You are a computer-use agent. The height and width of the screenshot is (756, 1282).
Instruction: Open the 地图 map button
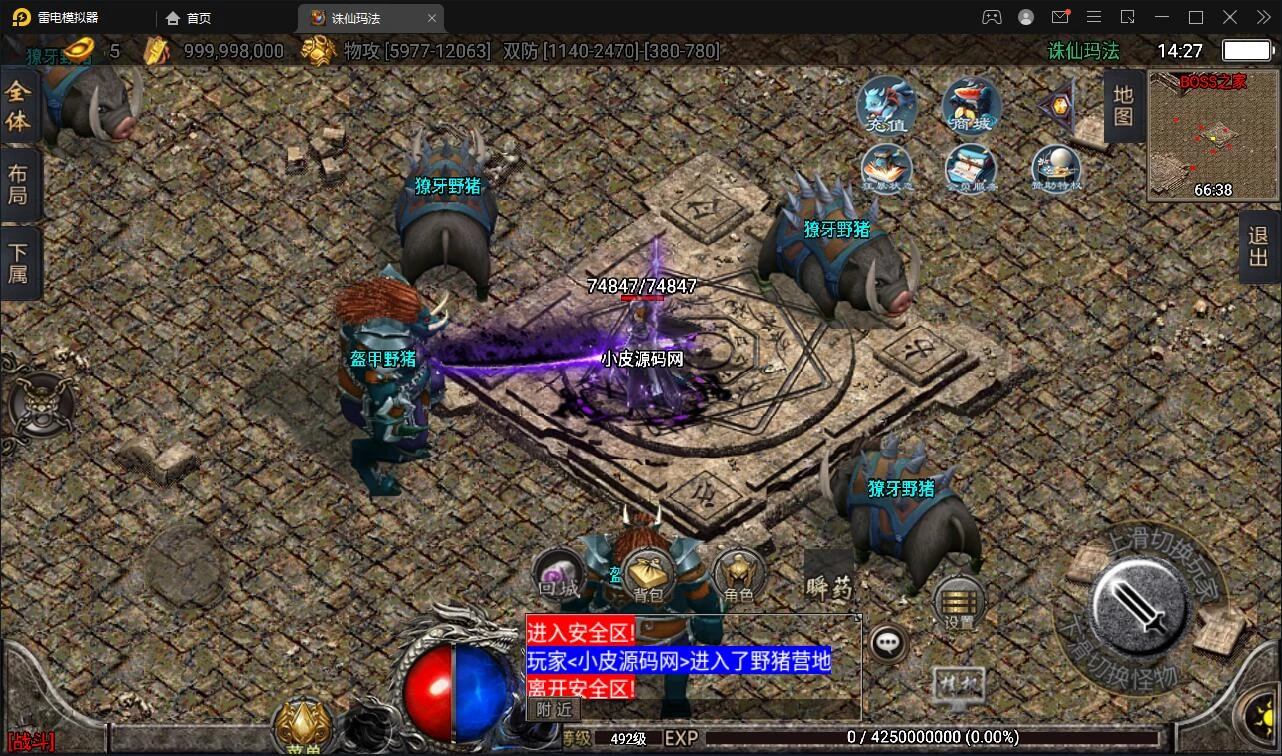tap(1123, 106)
